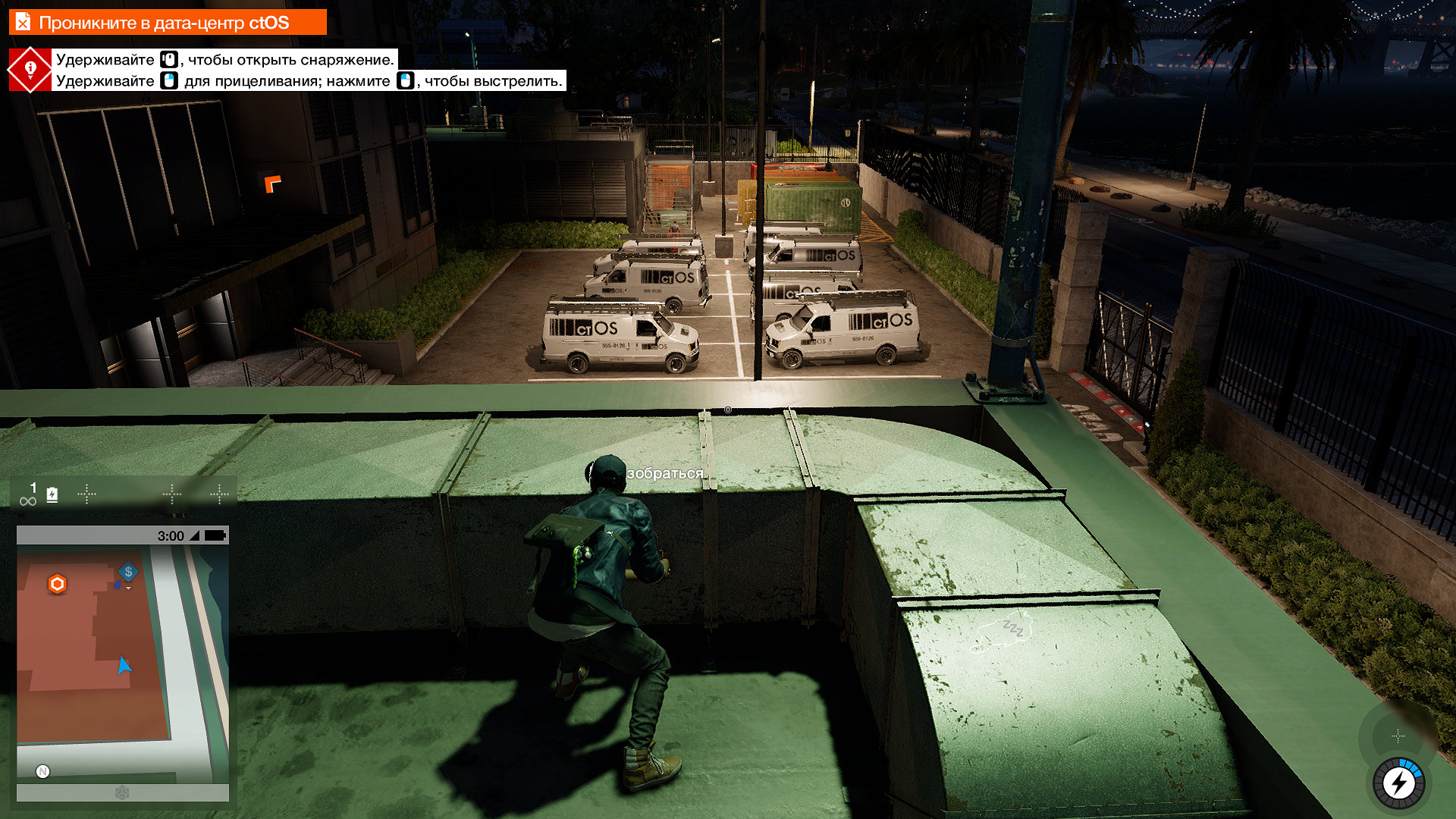The width and height of the screenshot is (1456, 819).
Task: Activate the lightning bolt botnet icon
Action: 1399,783
